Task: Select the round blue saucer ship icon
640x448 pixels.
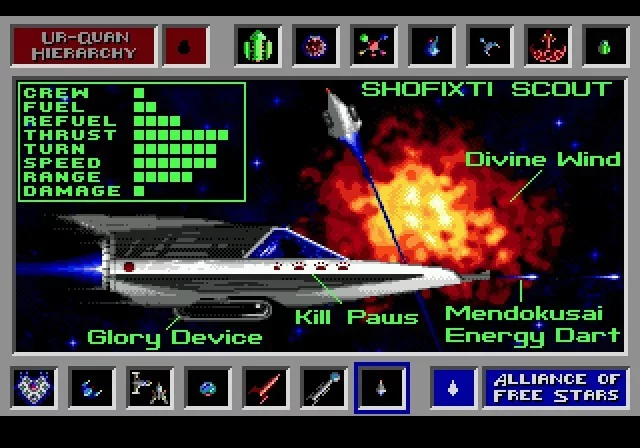Action: pyautogui.click(x=208, y=386)
